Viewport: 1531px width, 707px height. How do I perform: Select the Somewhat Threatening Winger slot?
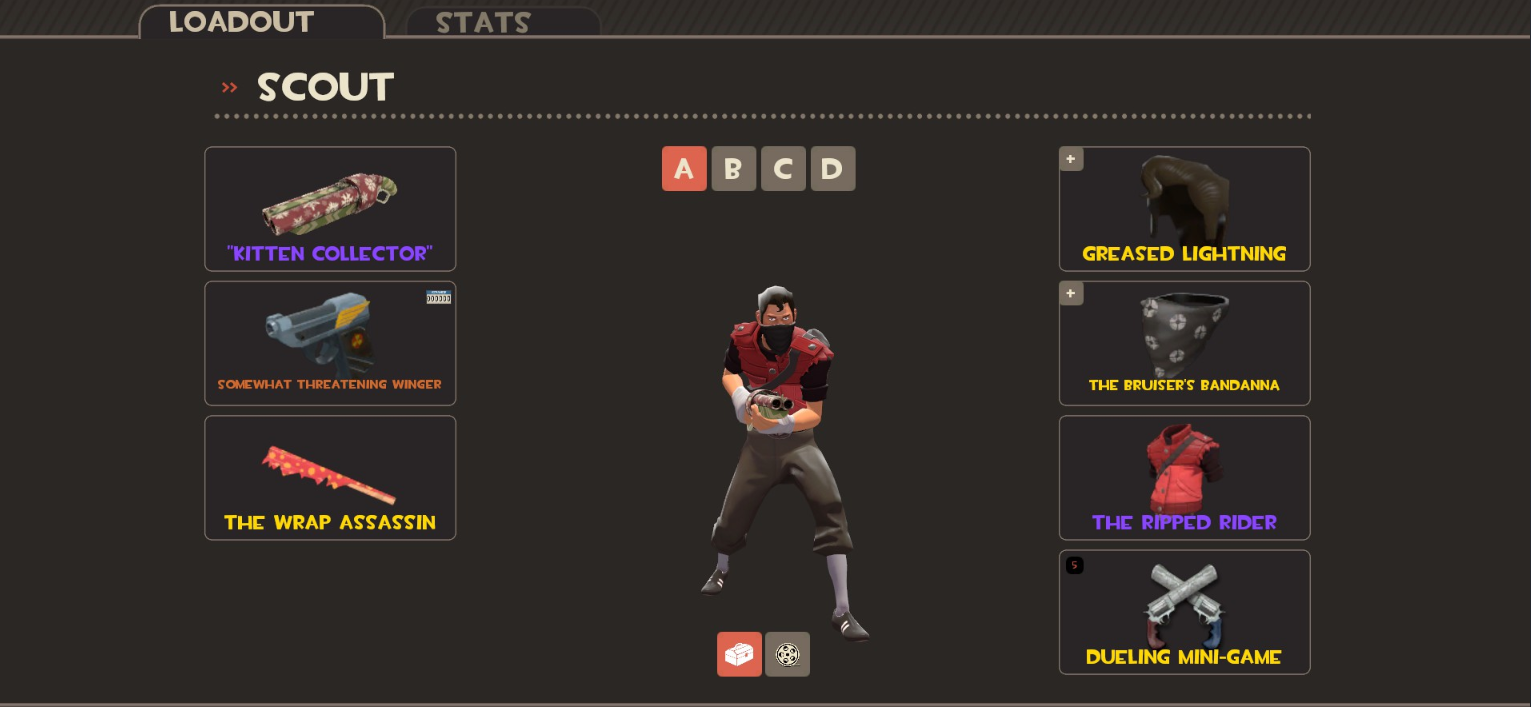330,343
